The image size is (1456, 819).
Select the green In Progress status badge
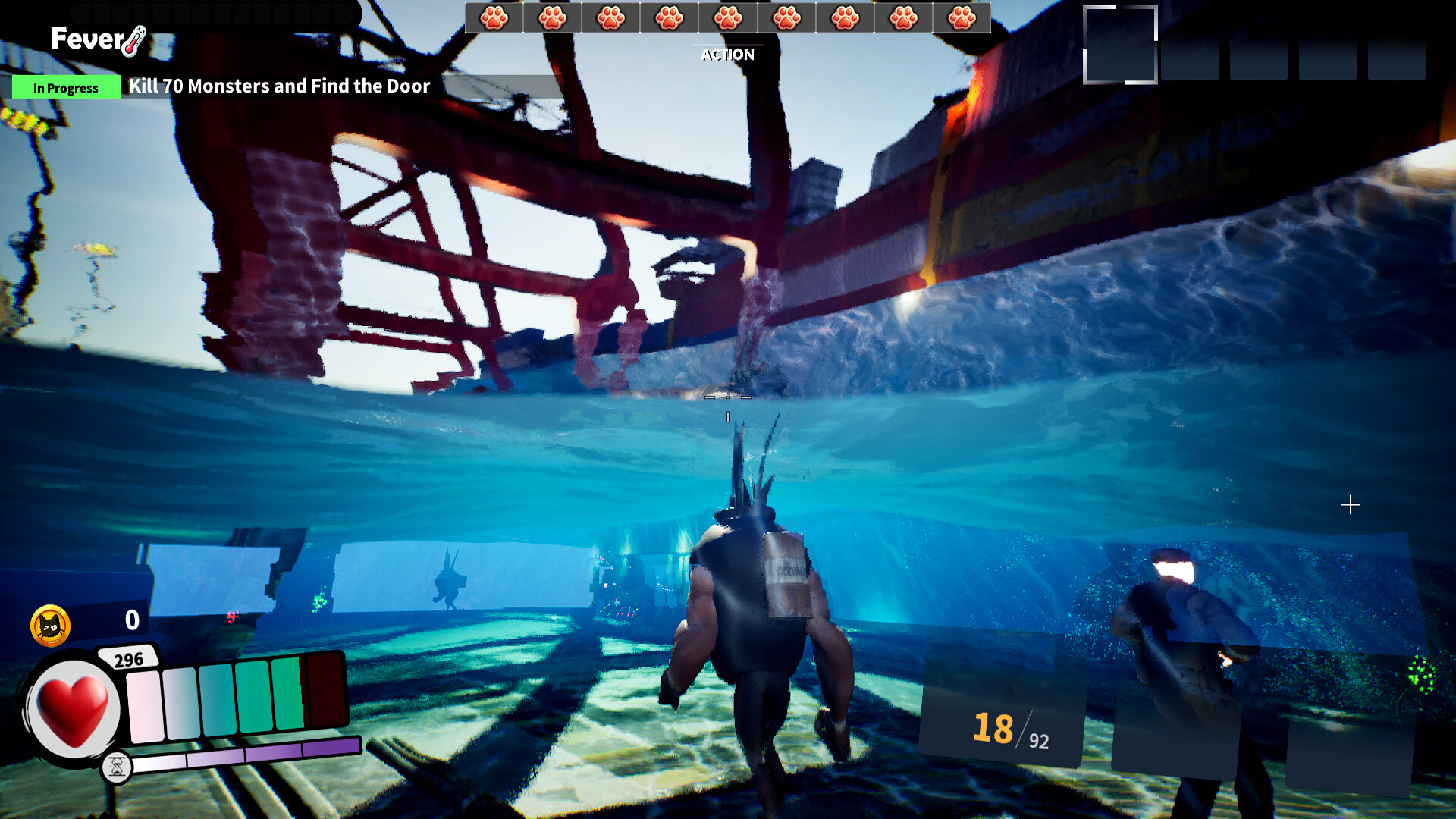coord(66,88)
